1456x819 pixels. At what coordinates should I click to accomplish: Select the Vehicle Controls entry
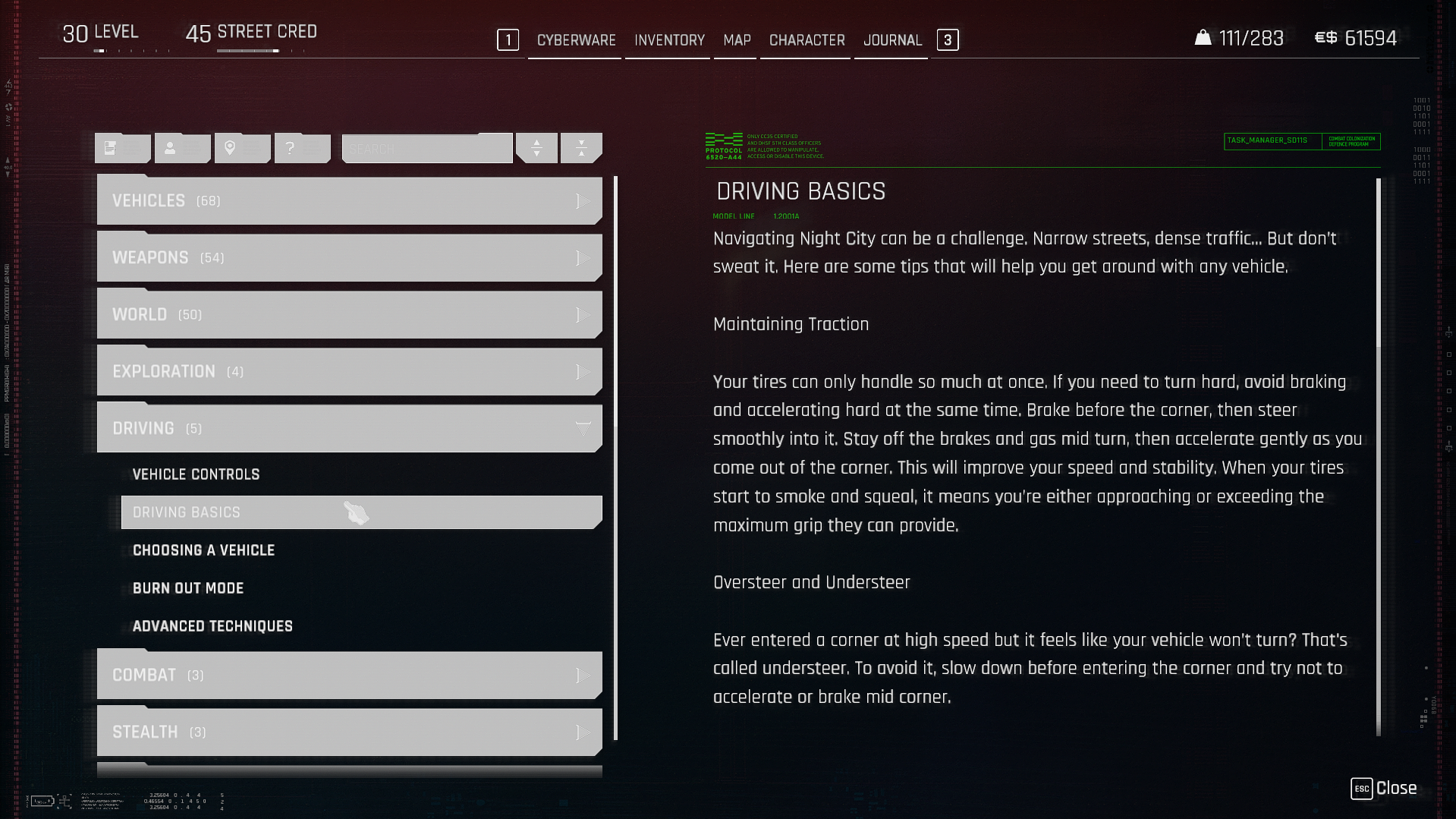point(197,474)
